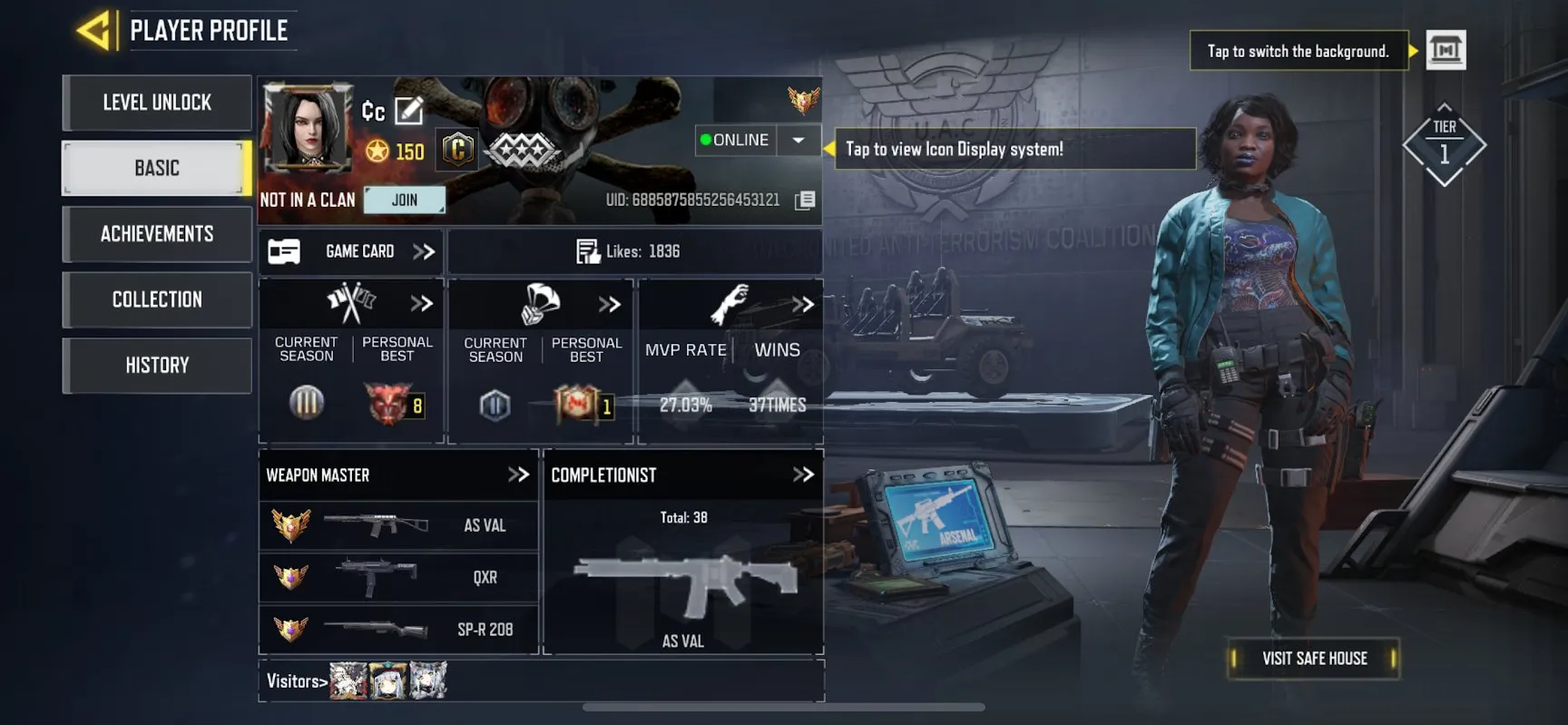Open the History tab
This screenshot has width=1568, height=725.
tap(156, 365)
